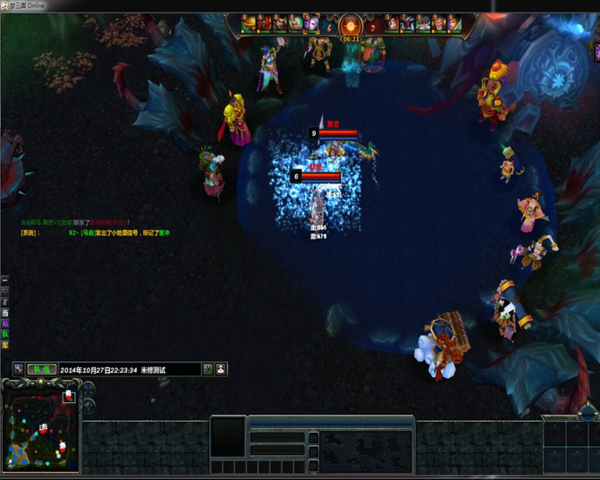Click the lower round minimap button

pos(88,405)
